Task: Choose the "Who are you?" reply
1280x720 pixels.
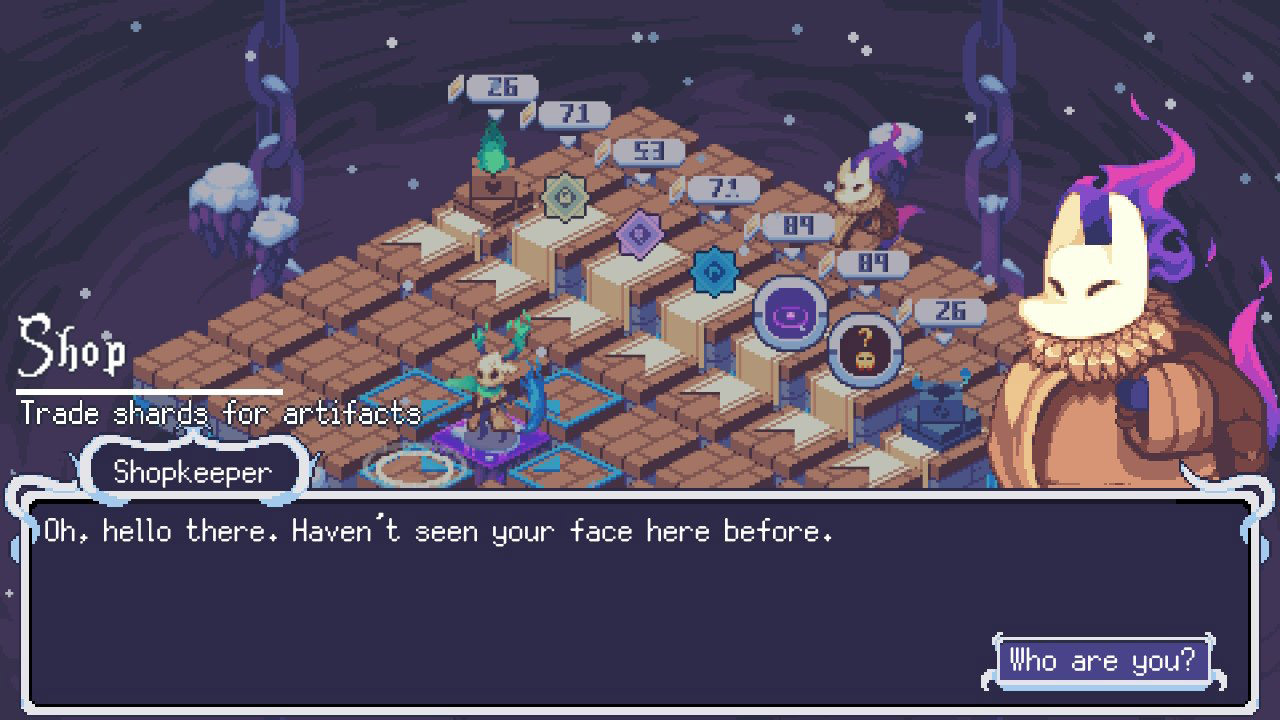Action: pos(1102,661)
